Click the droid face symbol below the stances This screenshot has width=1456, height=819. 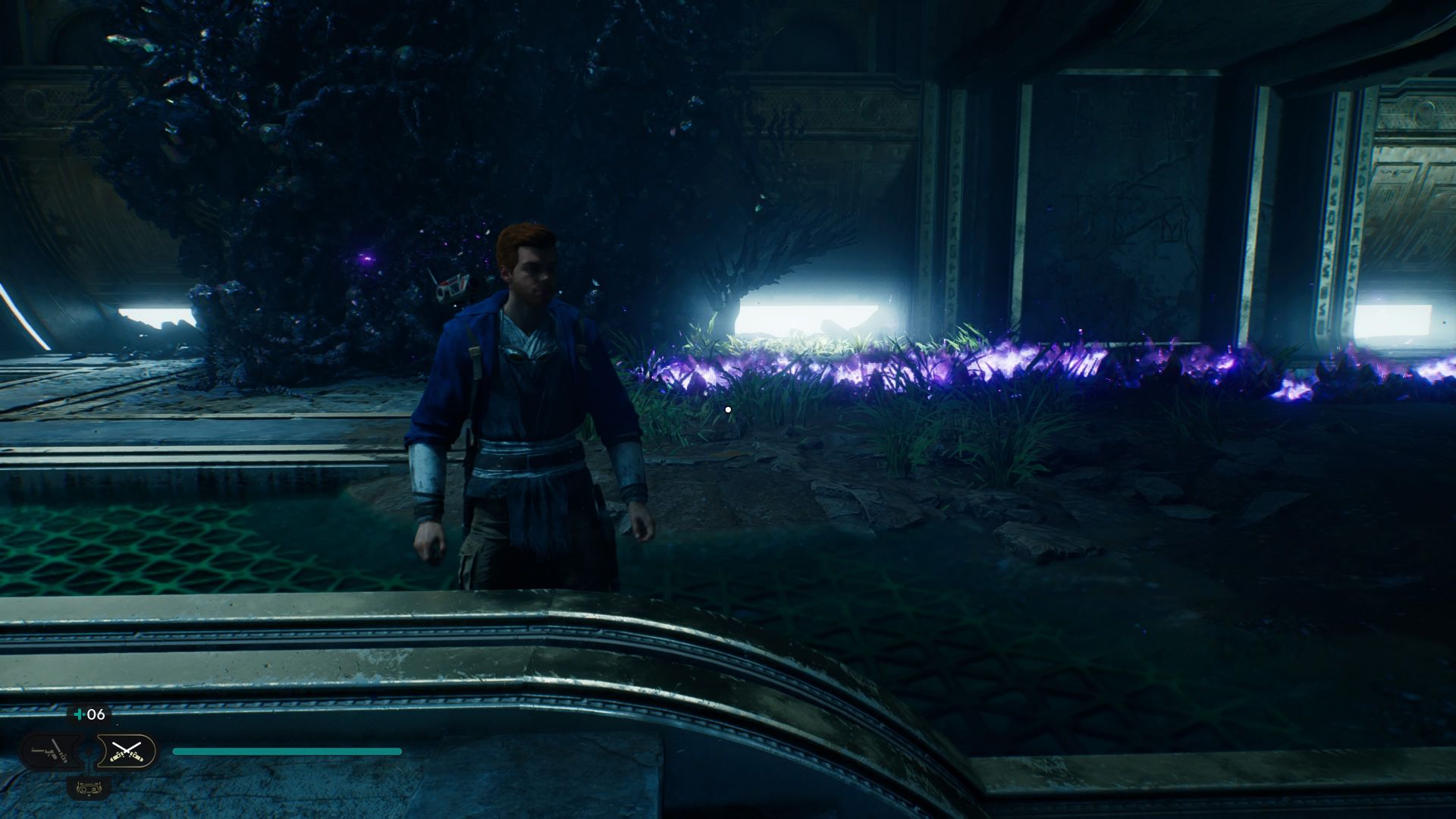coord(89,789)
